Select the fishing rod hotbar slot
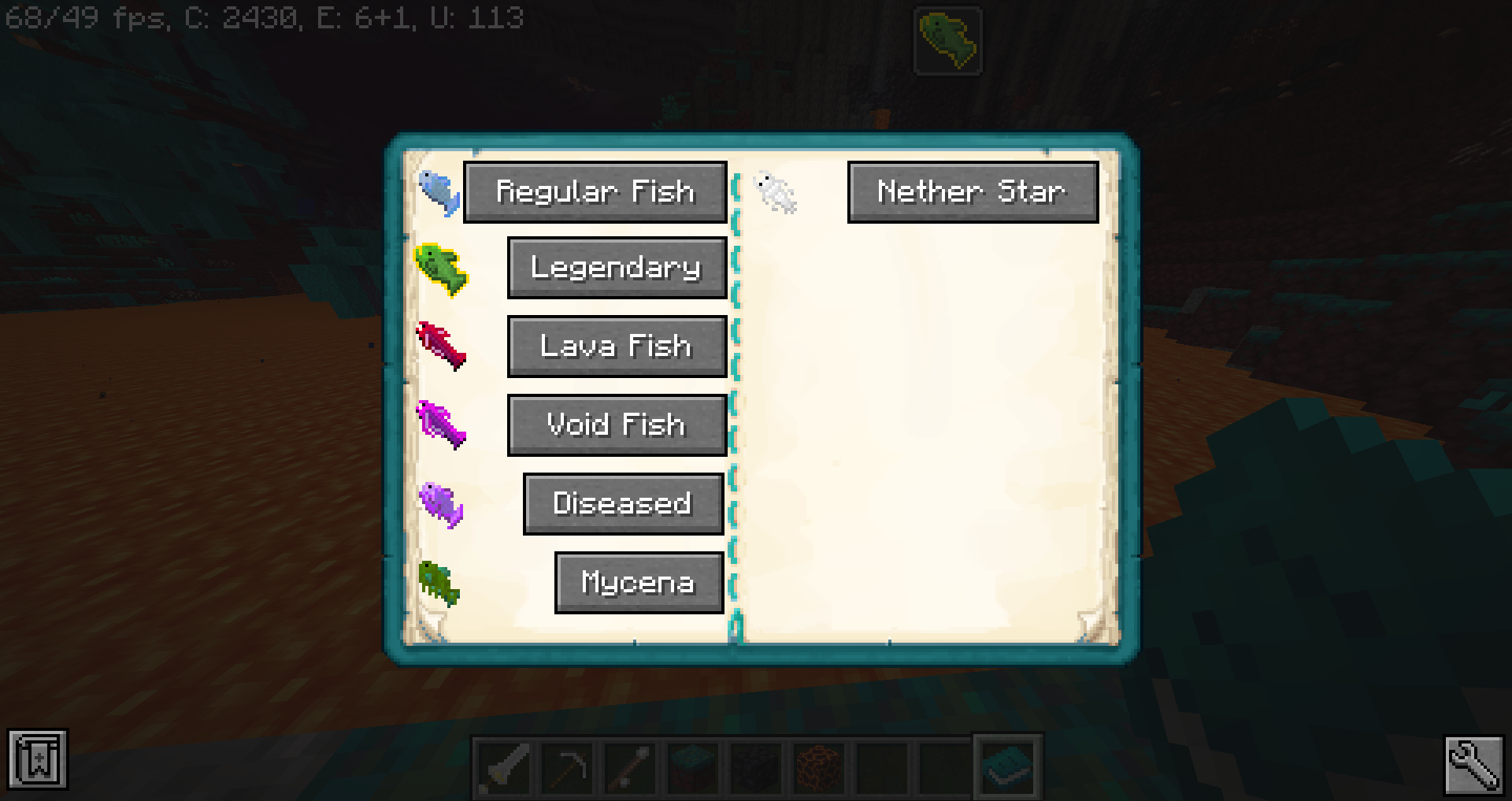Screen dimensions: 1512x801 click(x=628, y=766)
